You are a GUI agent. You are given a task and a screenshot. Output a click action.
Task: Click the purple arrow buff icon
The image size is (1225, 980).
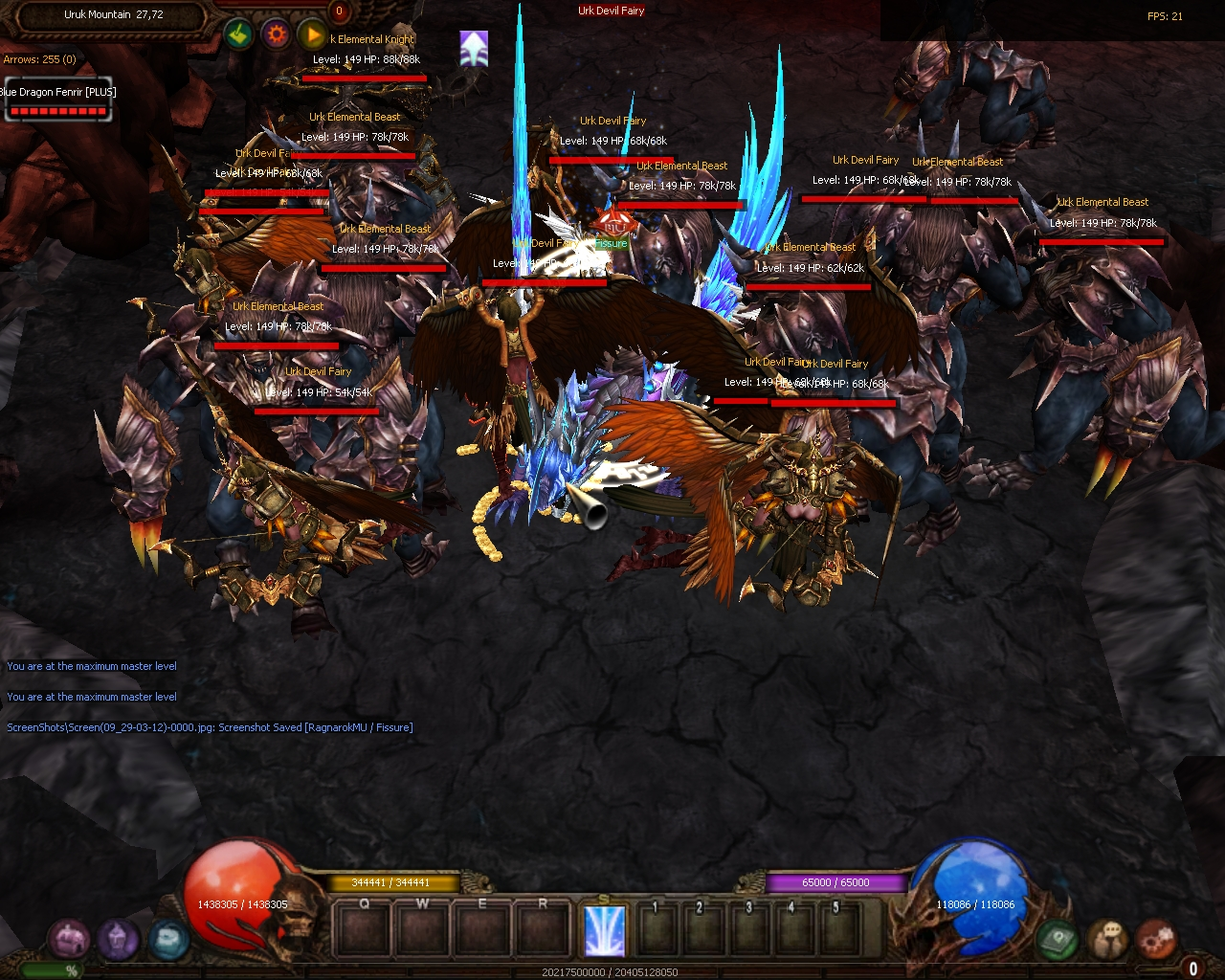474,48
